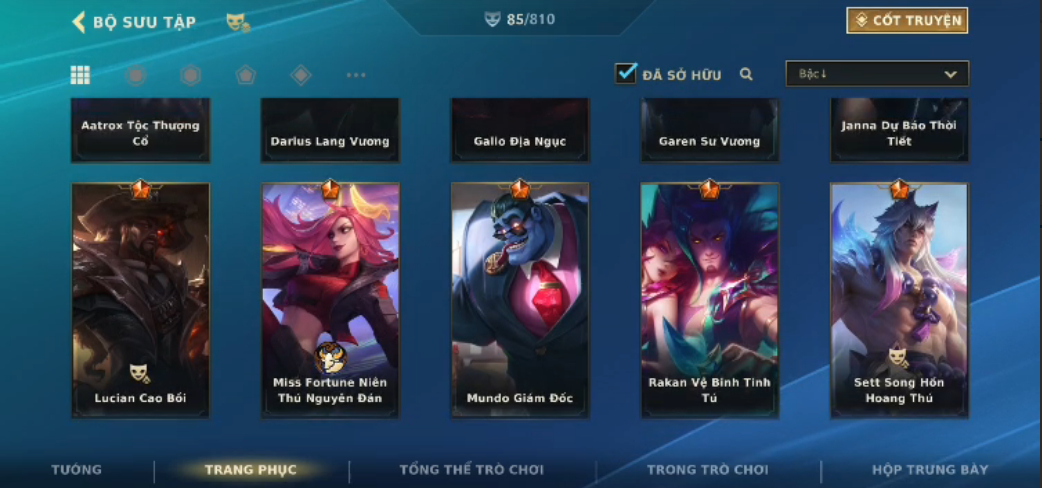This screenshot has height=488, width=1042.
Task: Select Janna Dự Báo Thời Tiết card
Action: 899,131
